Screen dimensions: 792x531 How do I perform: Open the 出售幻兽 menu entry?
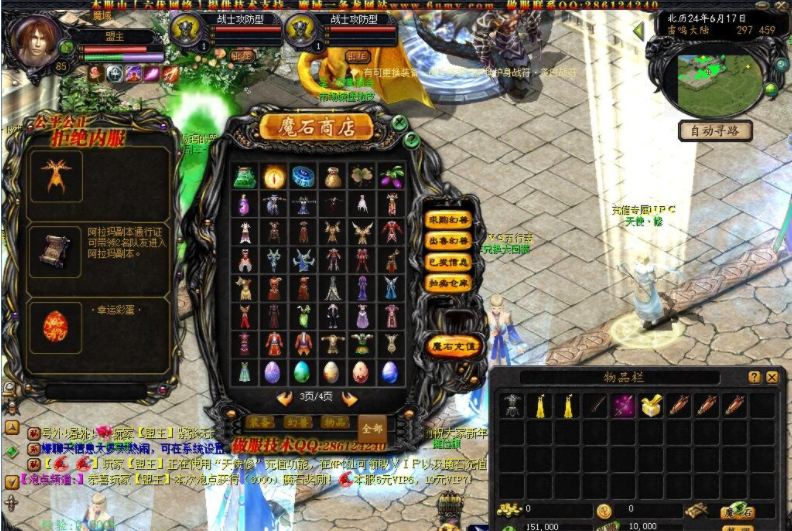447,241
